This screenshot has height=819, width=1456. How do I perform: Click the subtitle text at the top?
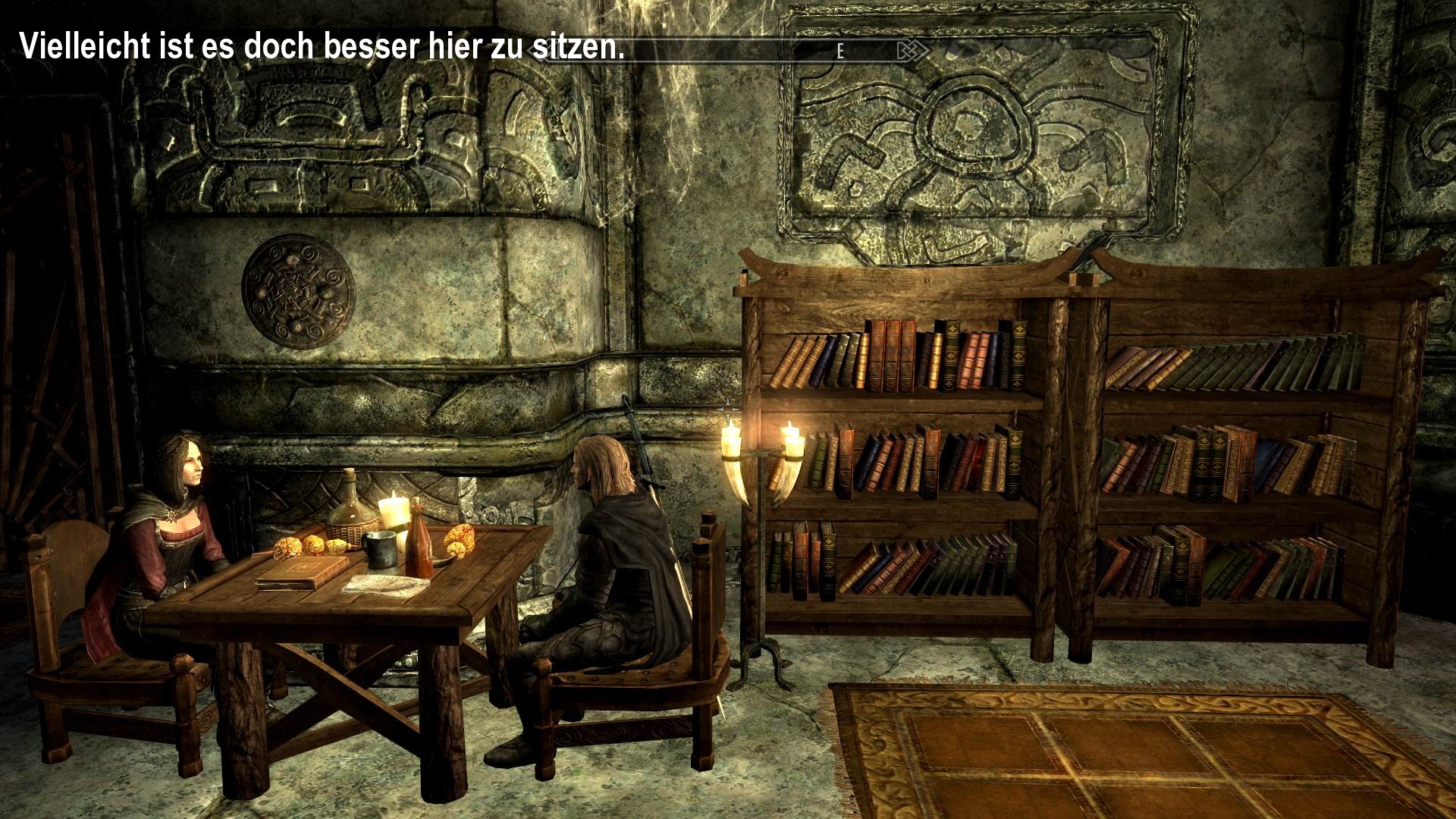pos(318,45)
